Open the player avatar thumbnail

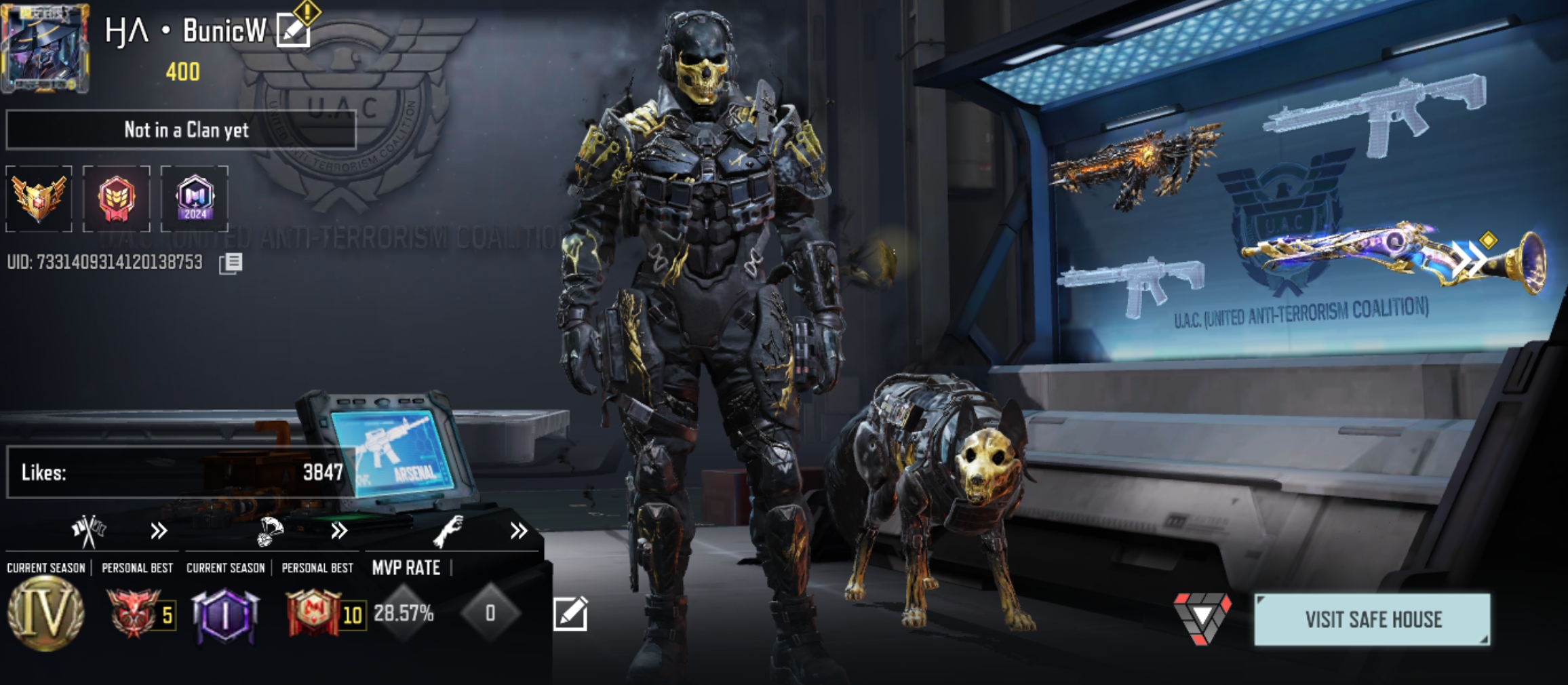46,47
